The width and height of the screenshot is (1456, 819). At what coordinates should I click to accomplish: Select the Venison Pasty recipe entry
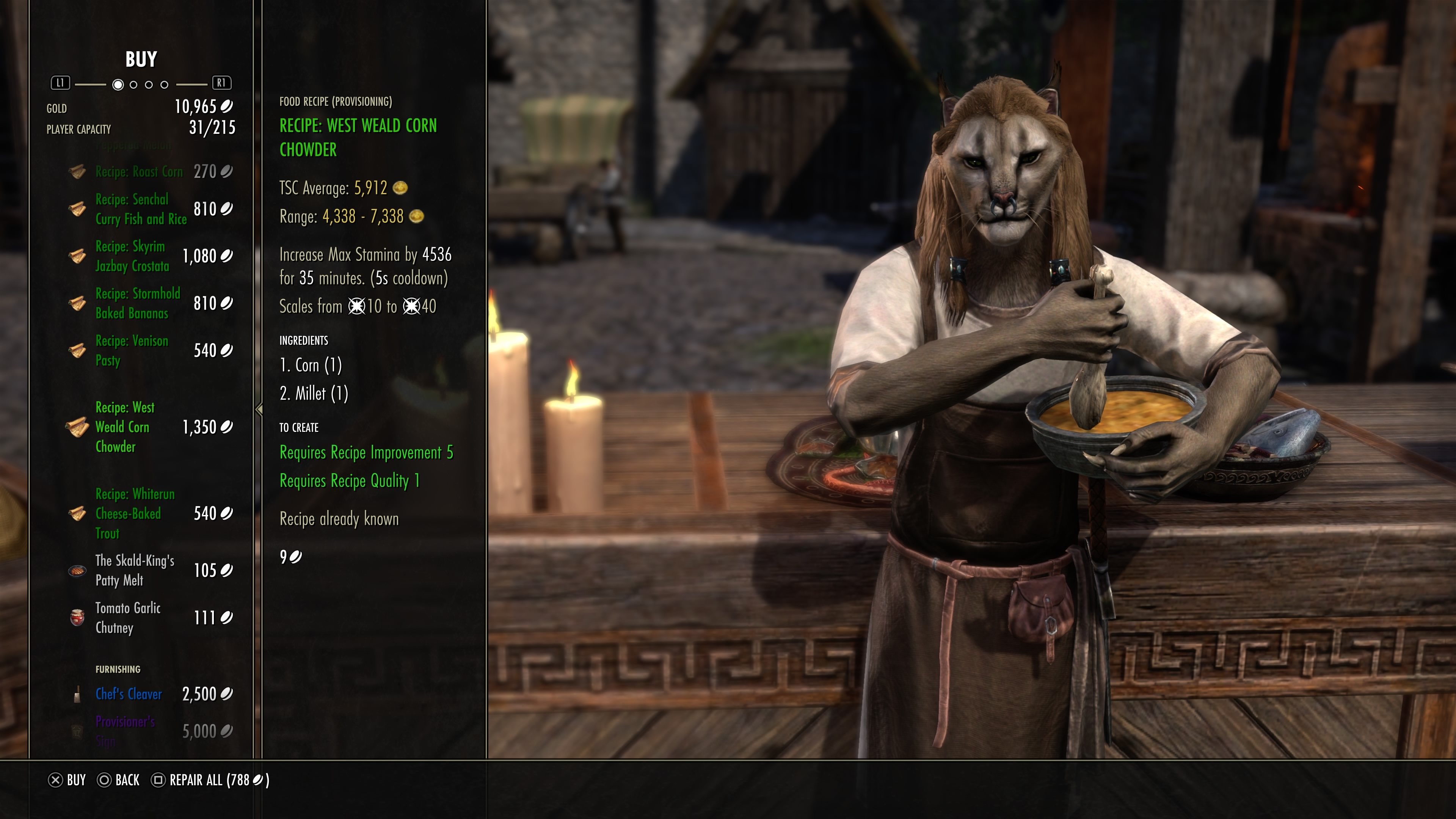coord(132,350)
